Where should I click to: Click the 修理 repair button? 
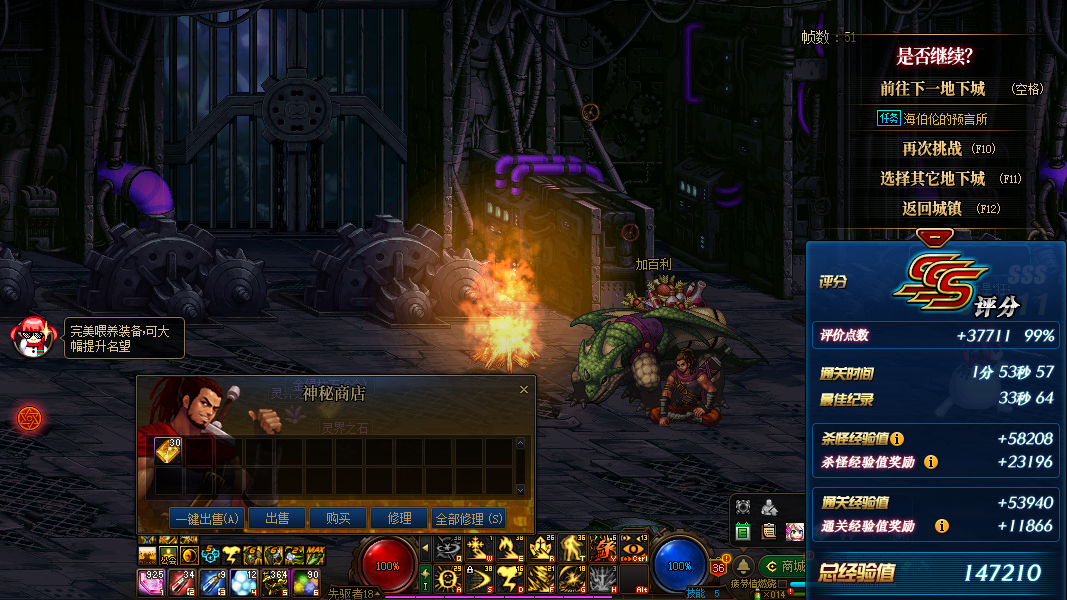pyautogui.click(x=399, y=518)
